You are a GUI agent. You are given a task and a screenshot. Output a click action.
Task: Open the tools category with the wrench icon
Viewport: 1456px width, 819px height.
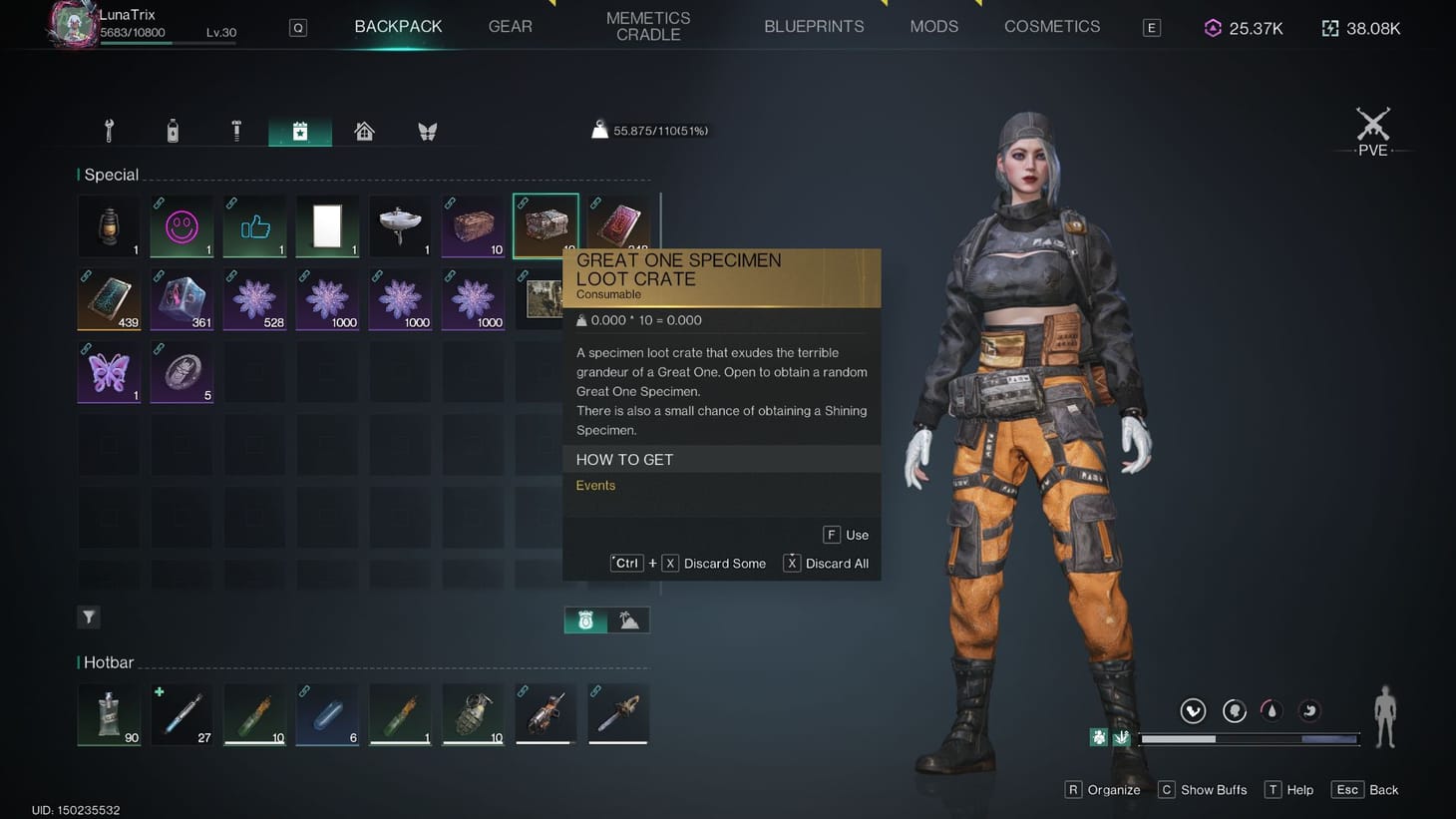(x=109, y=130)
